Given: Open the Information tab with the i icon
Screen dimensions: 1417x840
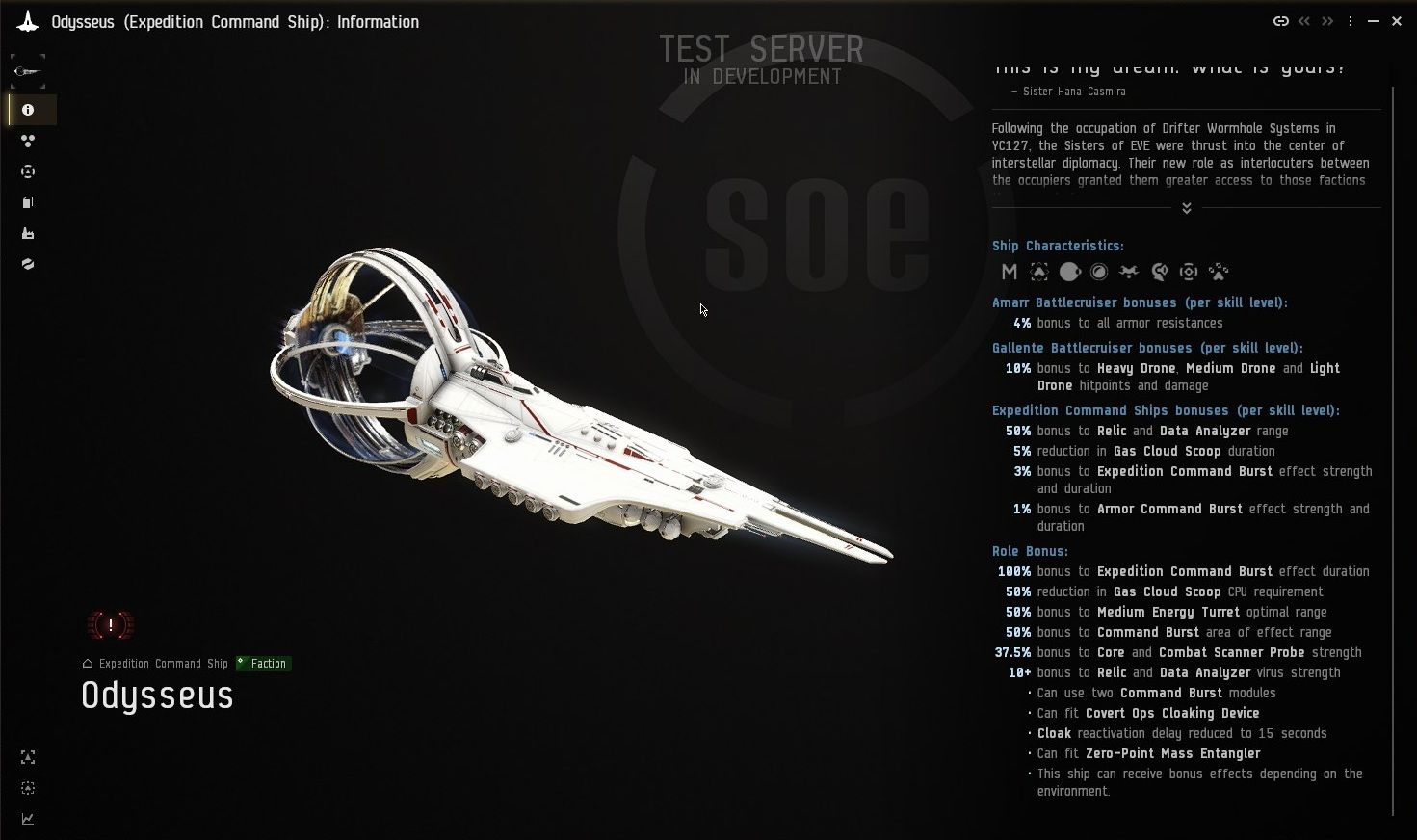Looking at the screenshot, I should click(26, 110).
